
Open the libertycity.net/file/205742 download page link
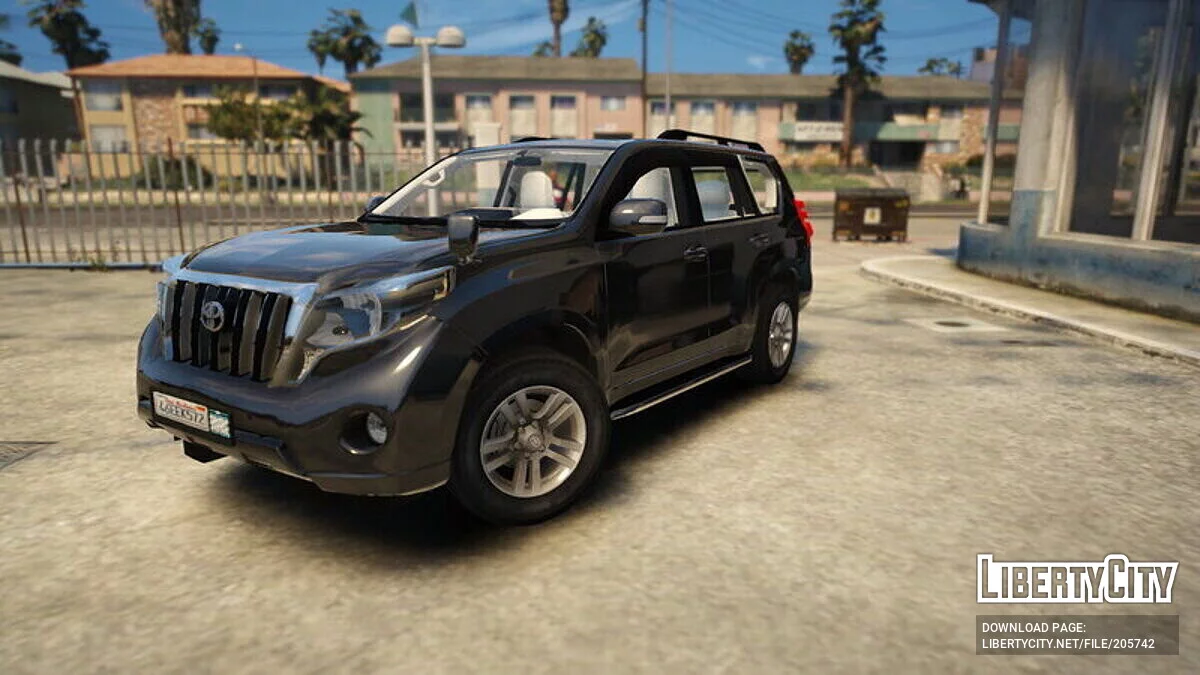click(x=1068, y=643)
